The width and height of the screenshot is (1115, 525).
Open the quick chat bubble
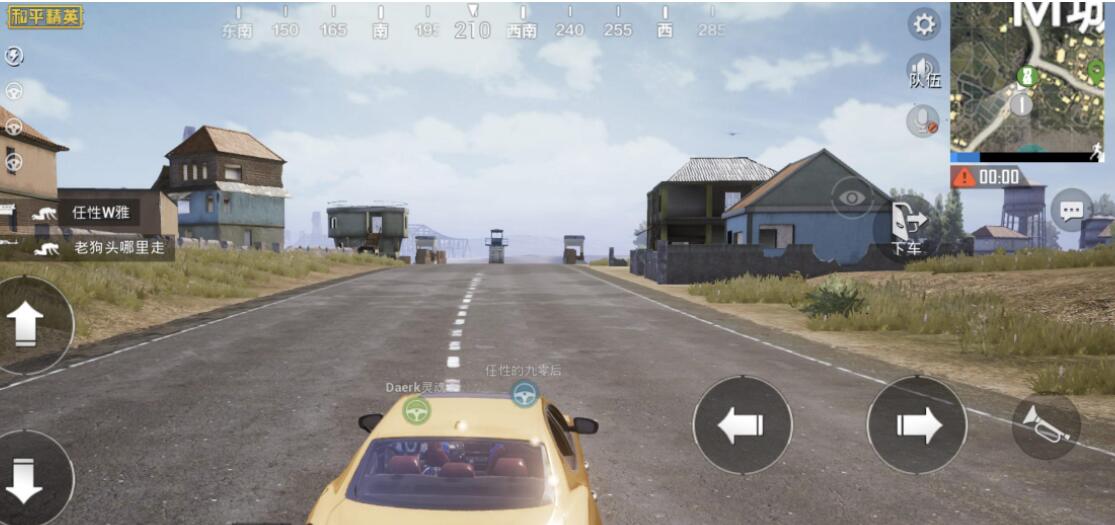tap(1071, 210)
